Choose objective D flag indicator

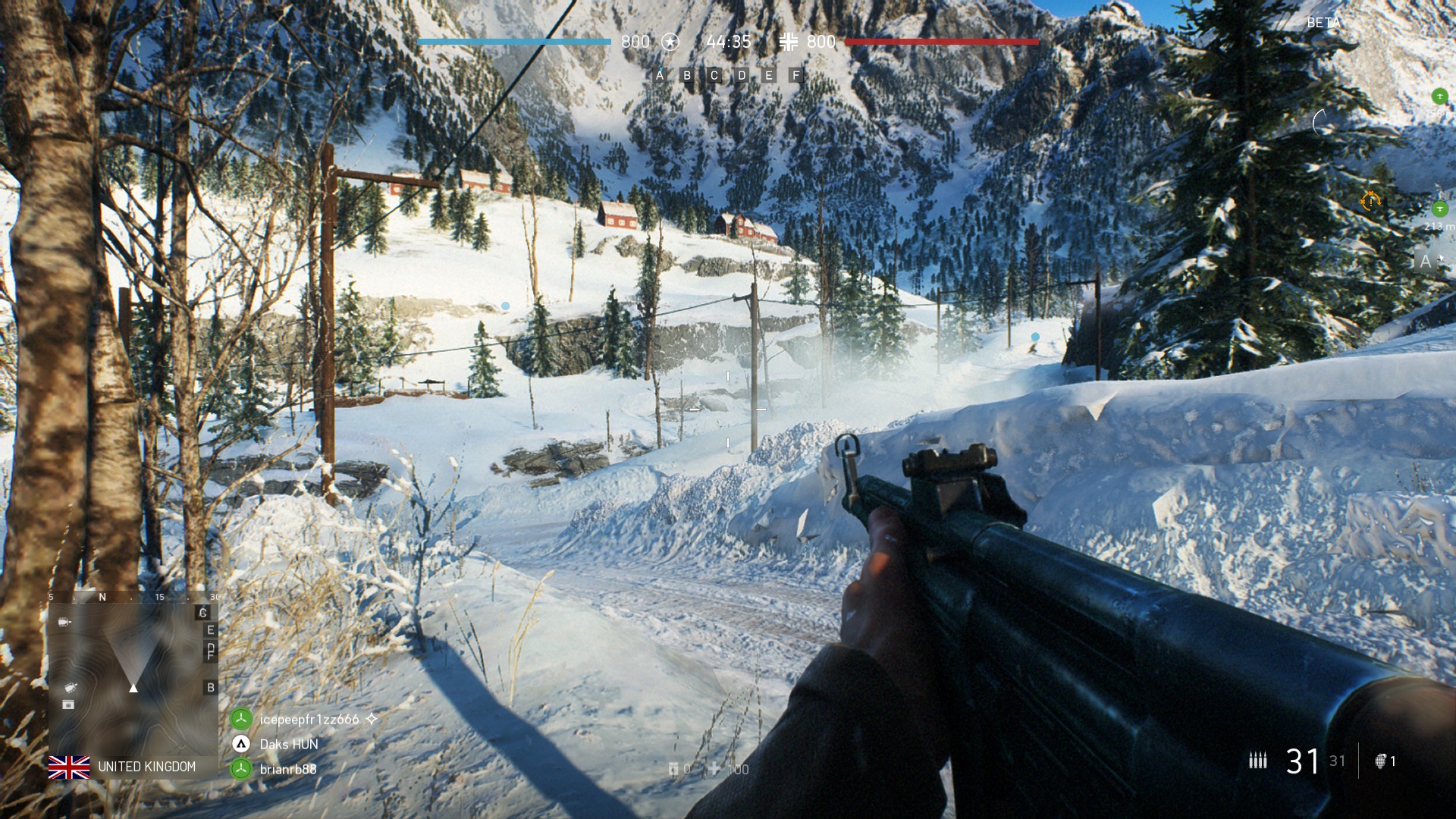tap(742, 75)
